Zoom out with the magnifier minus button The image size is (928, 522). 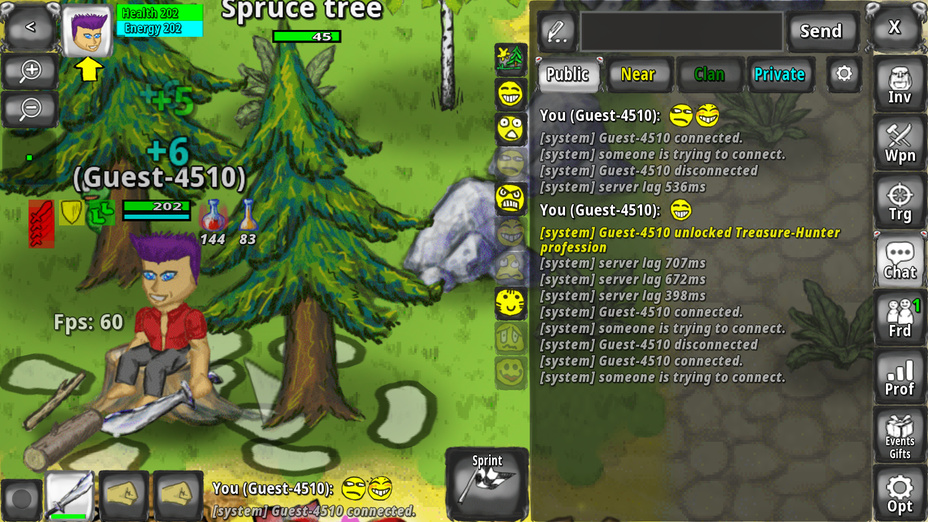tap(30, 108)
